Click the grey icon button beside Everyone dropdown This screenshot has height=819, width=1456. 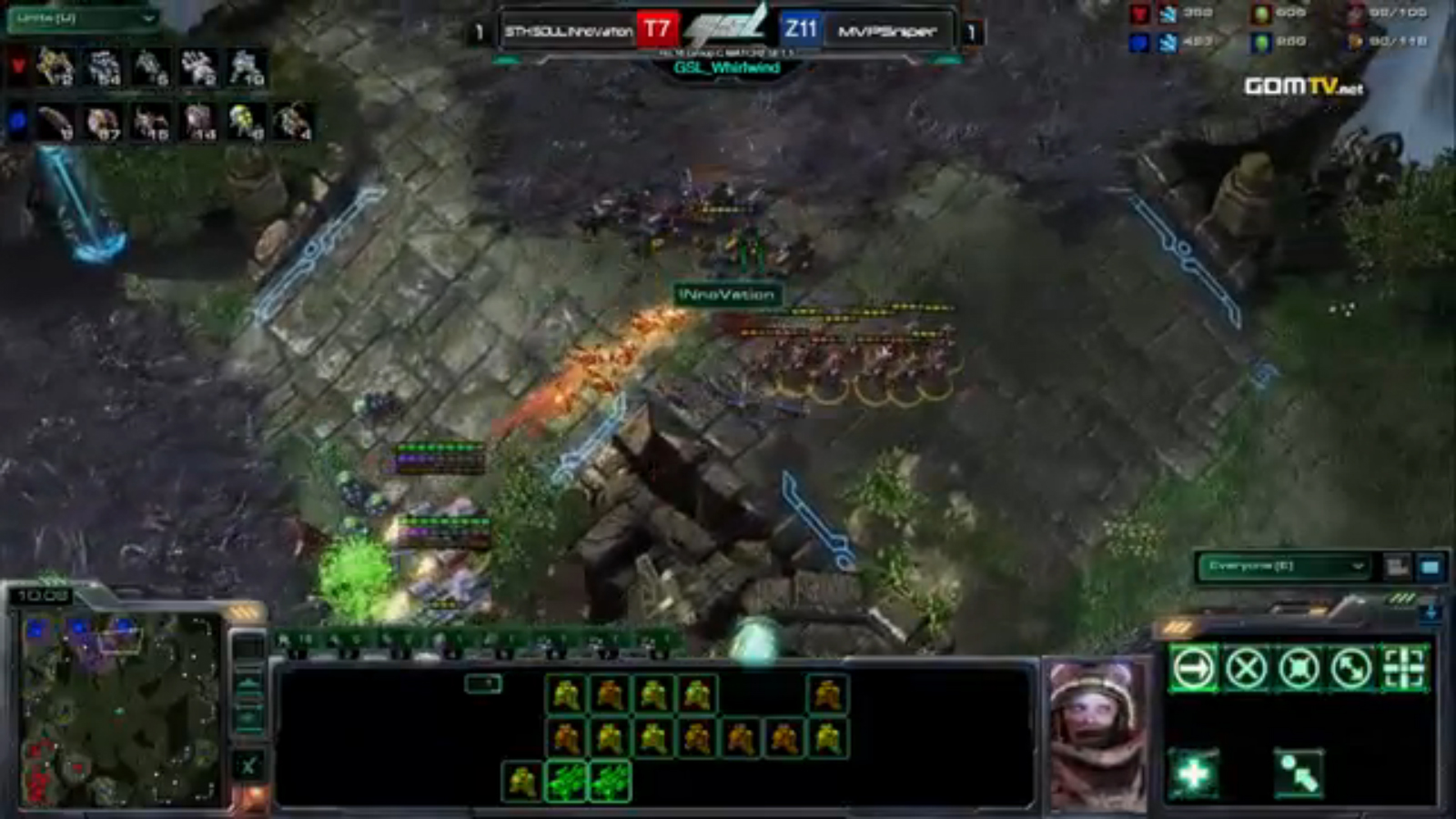click(1397, 567)
